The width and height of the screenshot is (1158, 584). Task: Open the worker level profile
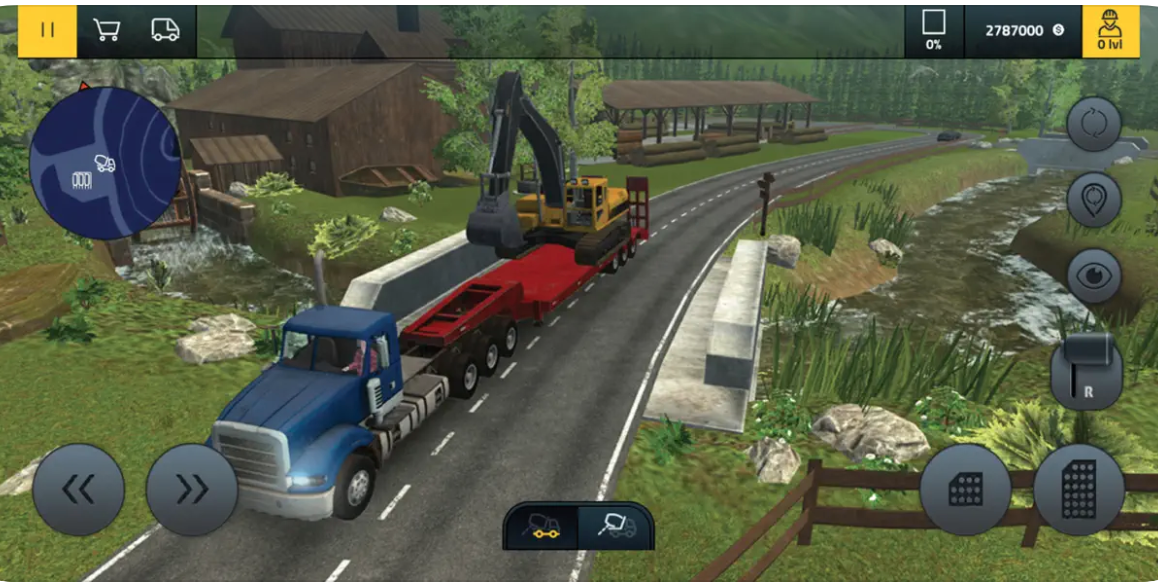pos(1109,31)
